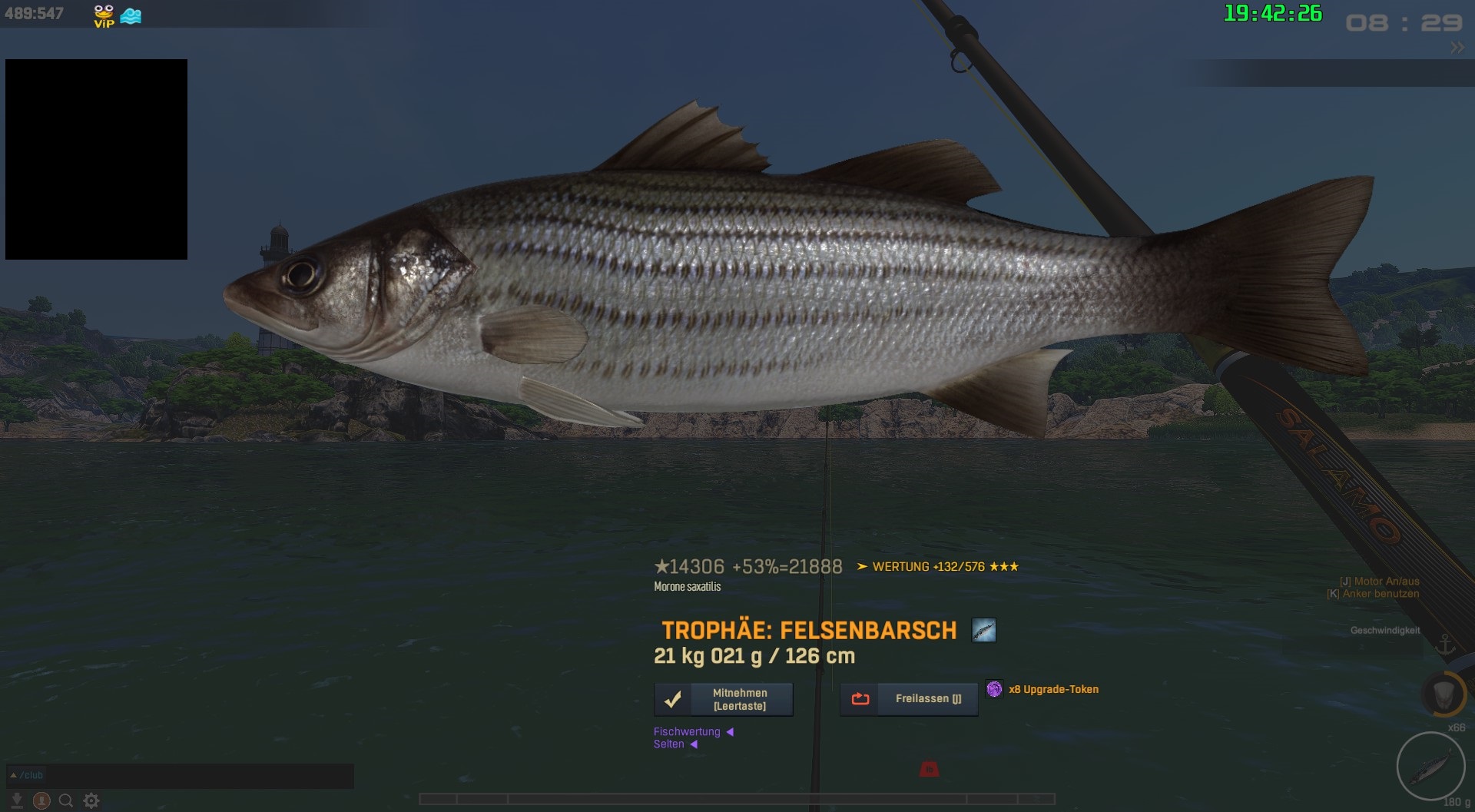Open the magnifying glass search icon
Viewport: 1475px width, 812px height.
[x=66, y=800]
